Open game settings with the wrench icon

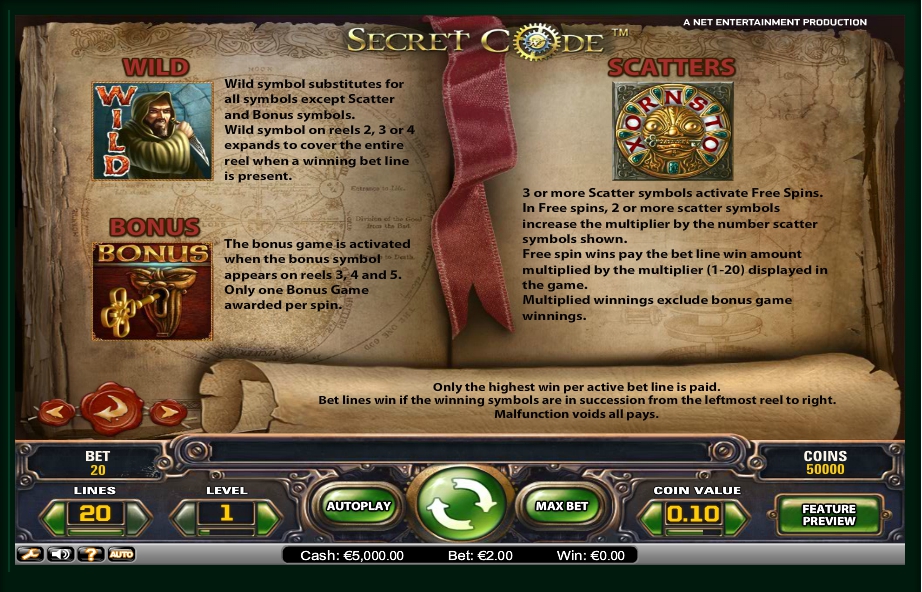[x=30, y=554]
